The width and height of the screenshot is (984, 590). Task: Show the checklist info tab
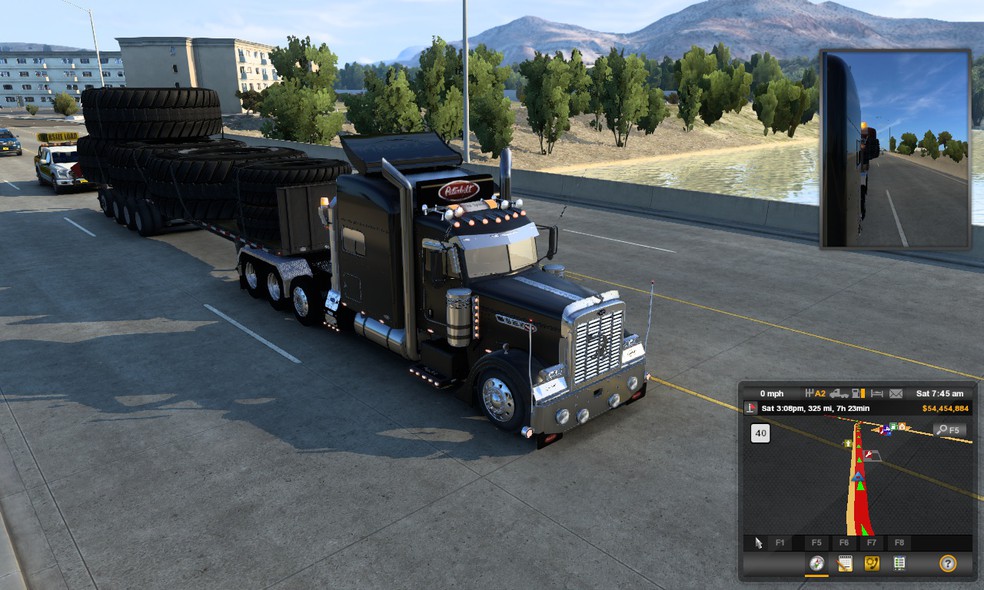899,564
